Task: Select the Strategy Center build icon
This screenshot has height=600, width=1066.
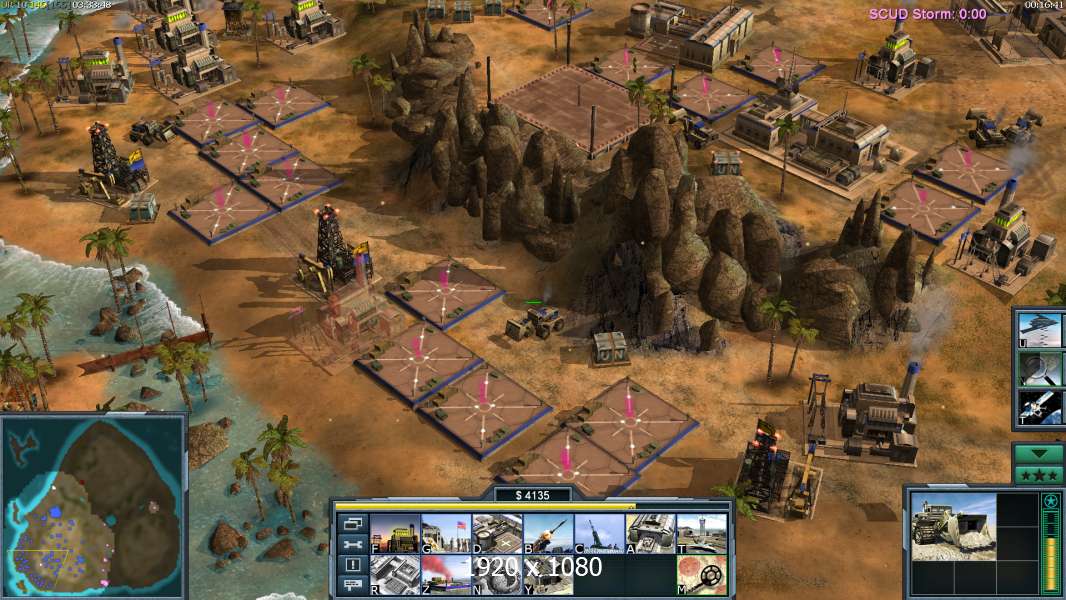Action: pos(394,575)
